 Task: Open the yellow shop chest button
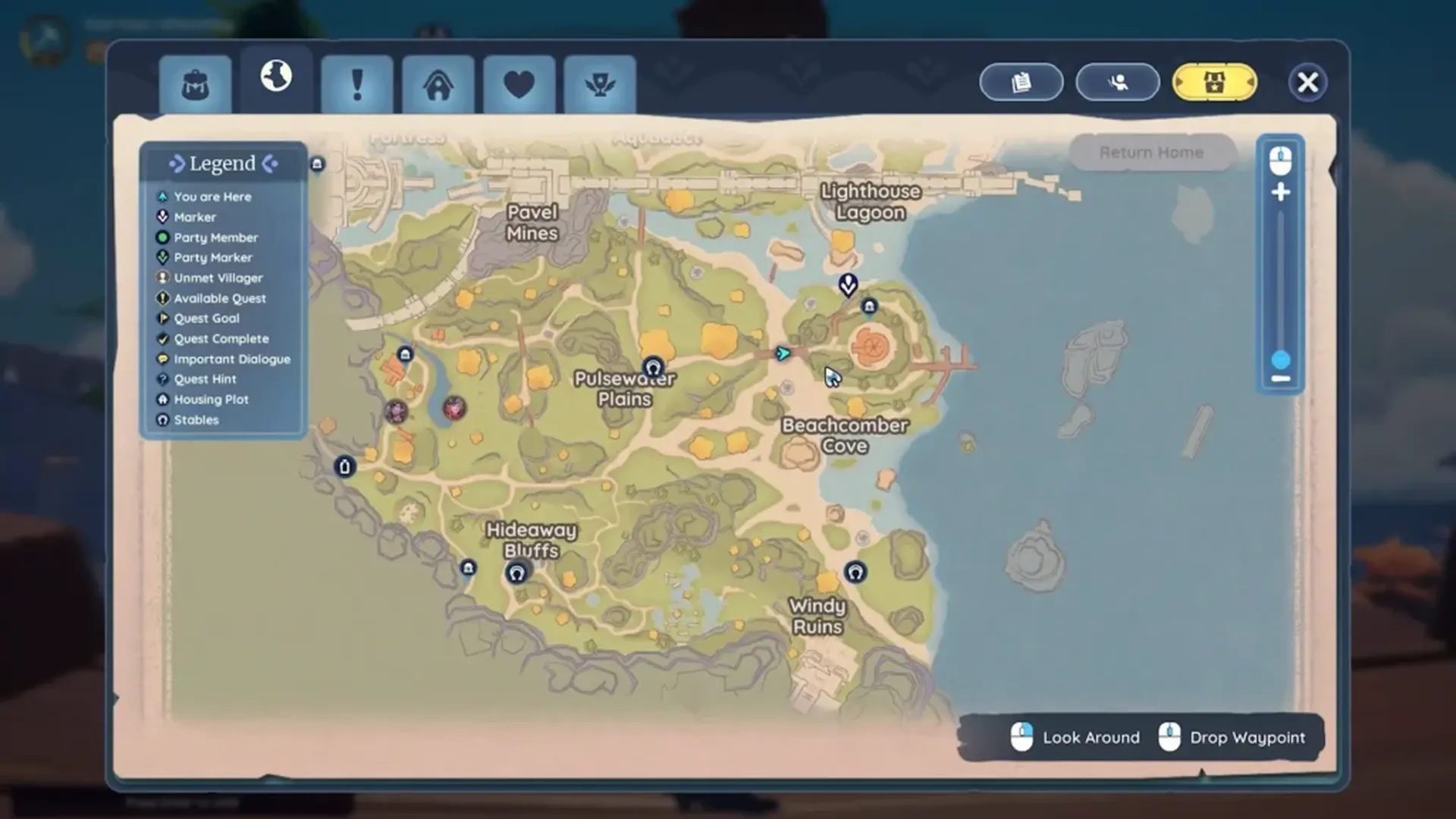(1214, 82)
